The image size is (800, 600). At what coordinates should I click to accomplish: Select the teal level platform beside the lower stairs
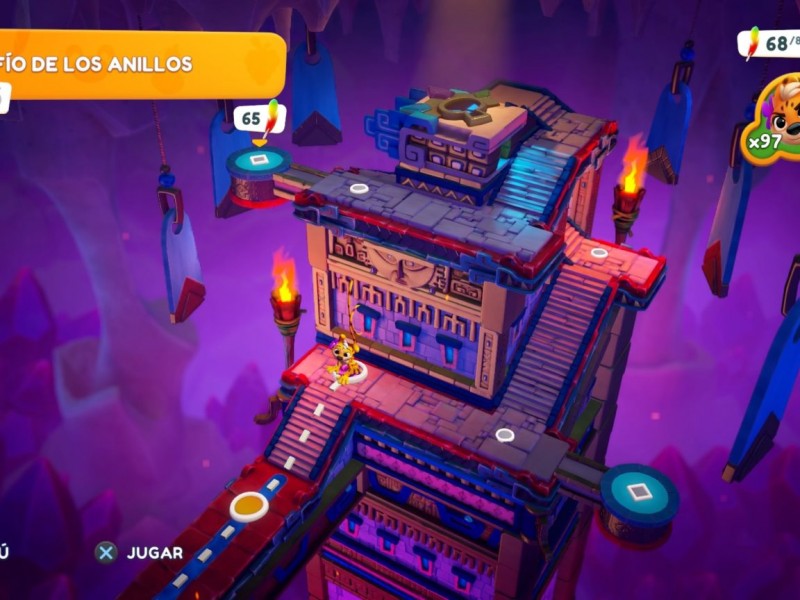coord(638,492)
